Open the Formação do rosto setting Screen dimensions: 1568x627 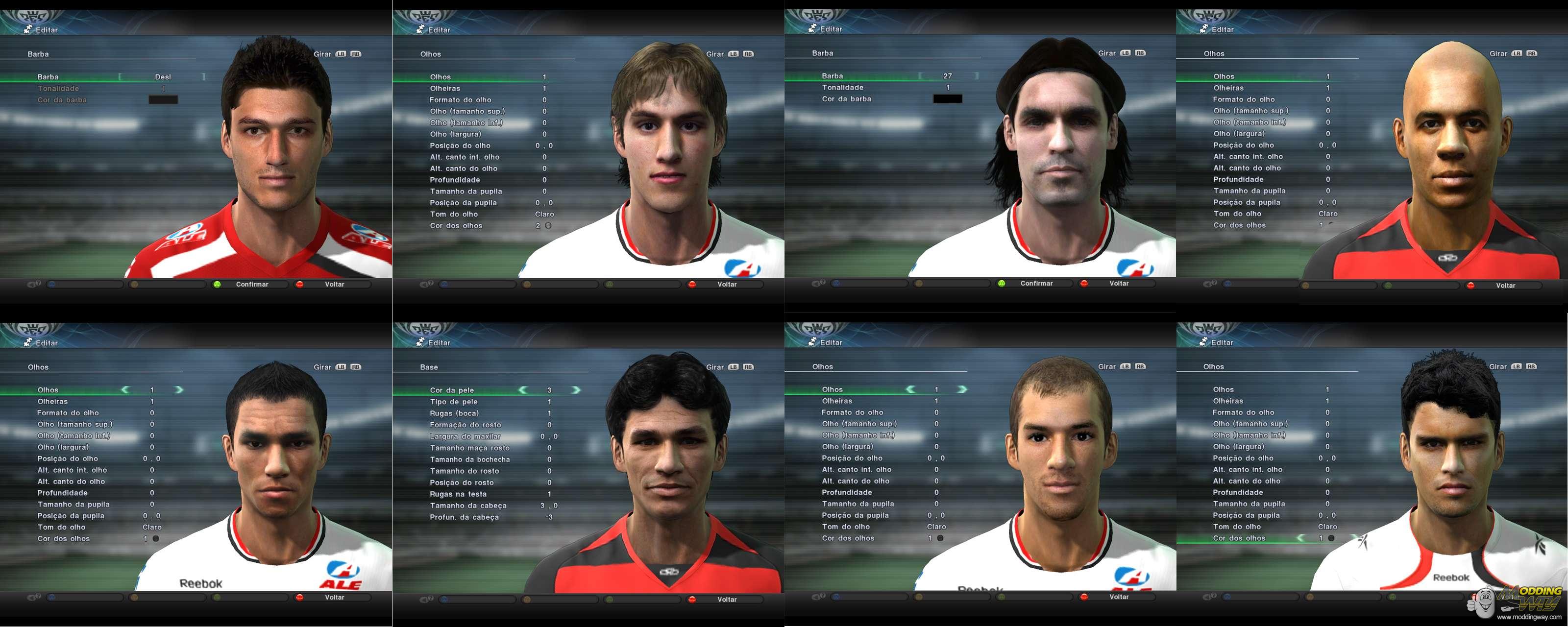point(465,425)
